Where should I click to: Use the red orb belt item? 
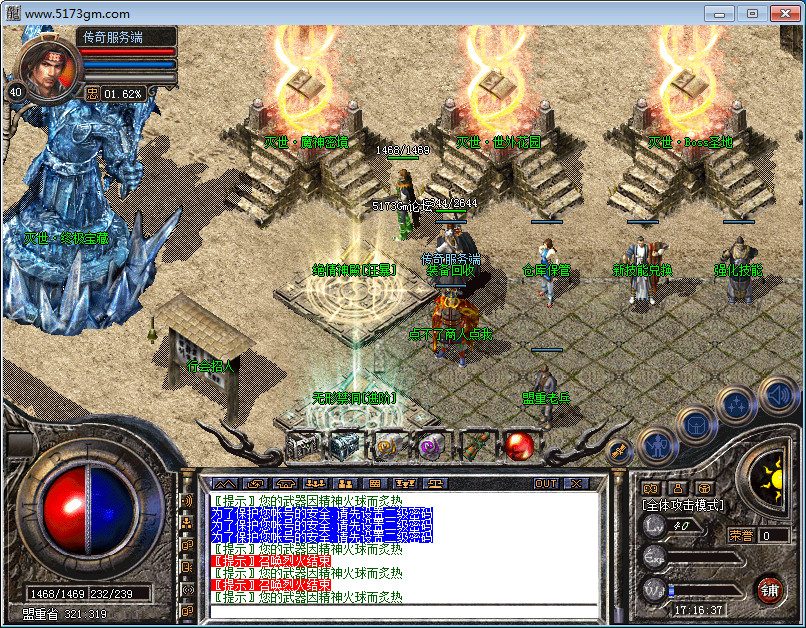[x=519, y=445]
